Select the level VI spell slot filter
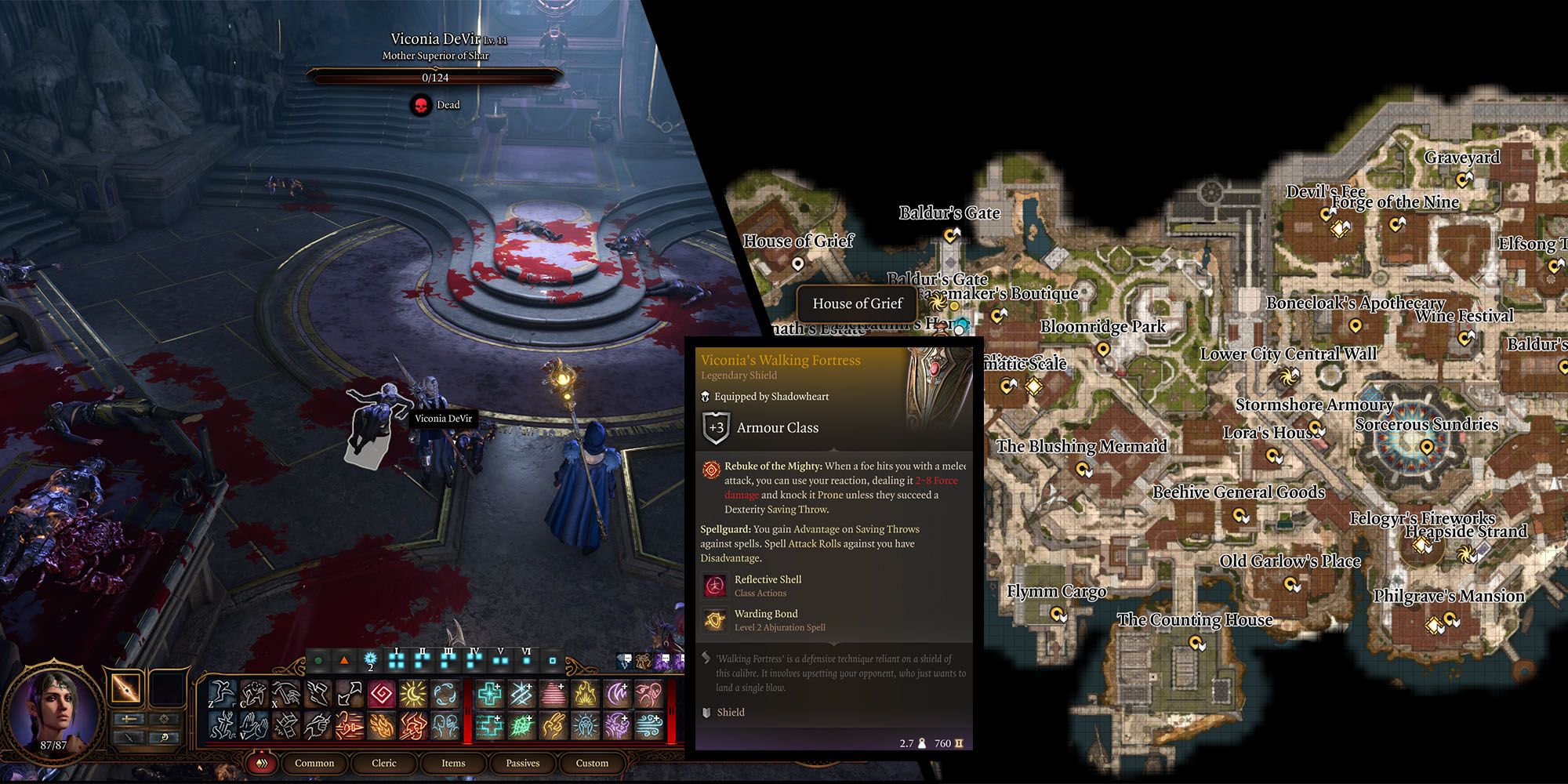The width and height of the screenshot is (1568, 784). click(x=526, y=660)
